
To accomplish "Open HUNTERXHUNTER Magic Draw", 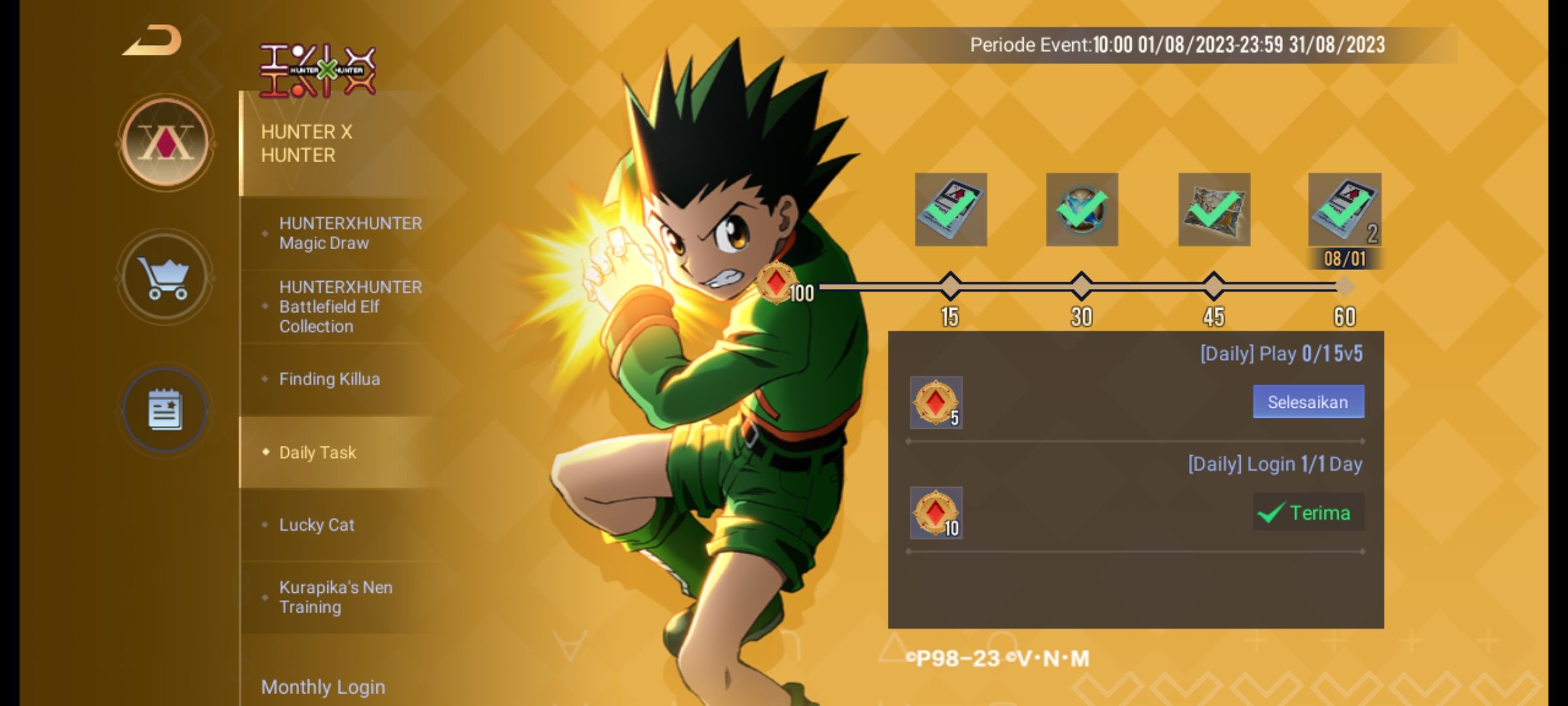I will (350, 233).
